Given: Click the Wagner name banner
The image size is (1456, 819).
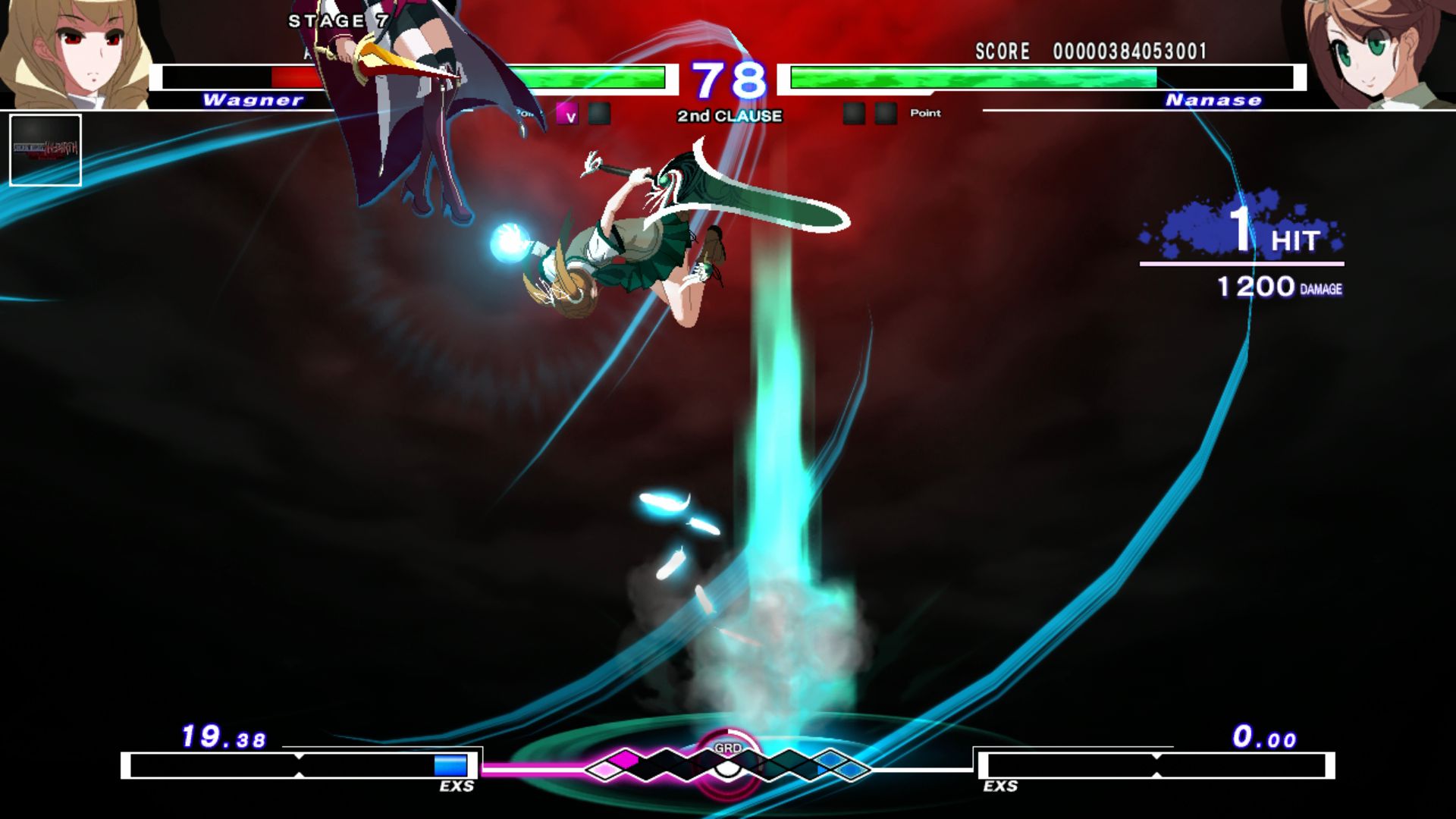Looking at the screenshot, I should (254, 100).
